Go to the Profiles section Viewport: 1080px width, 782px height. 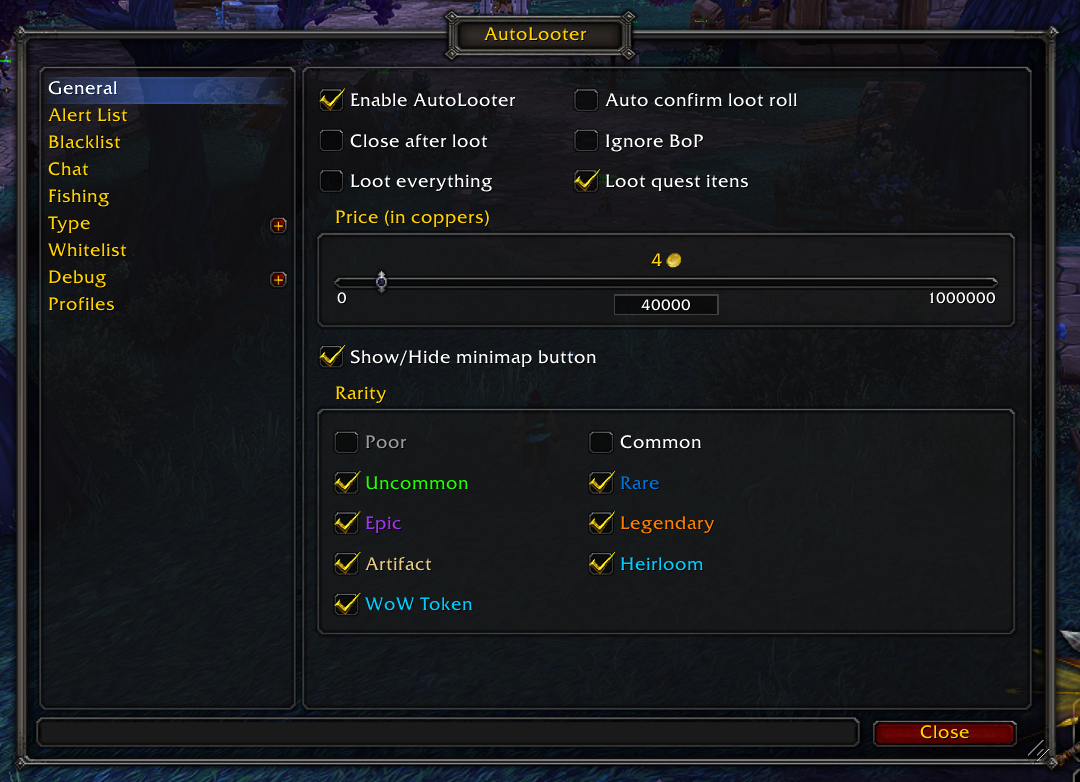pos(81,304)
